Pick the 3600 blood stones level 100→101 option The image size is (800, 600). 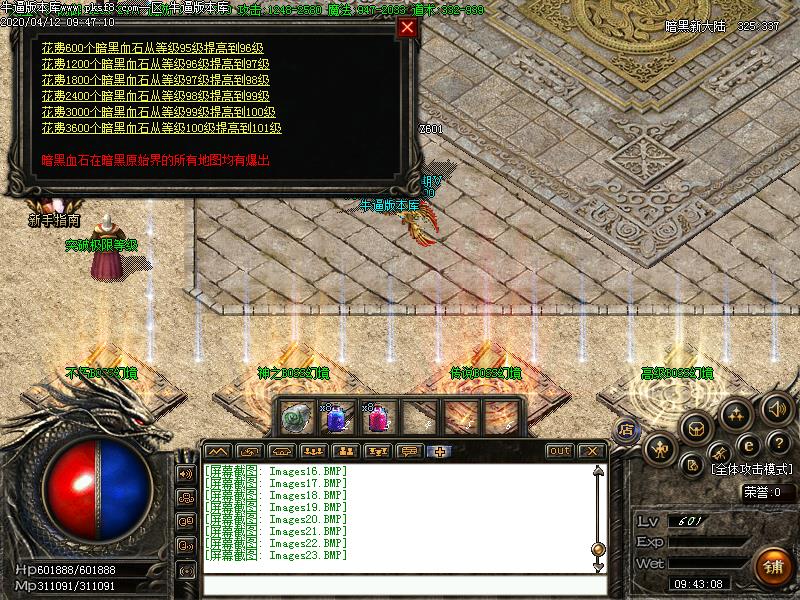point(161,128)
